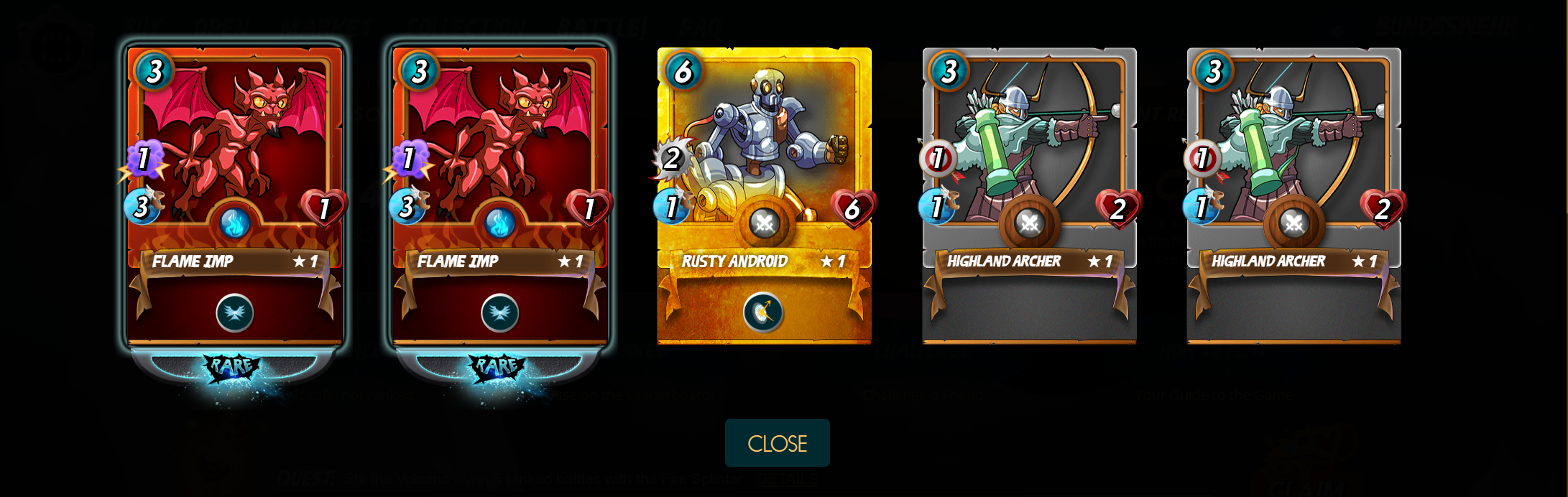Inspect the Rusty Android's shield ability icon

click(763, 312)
